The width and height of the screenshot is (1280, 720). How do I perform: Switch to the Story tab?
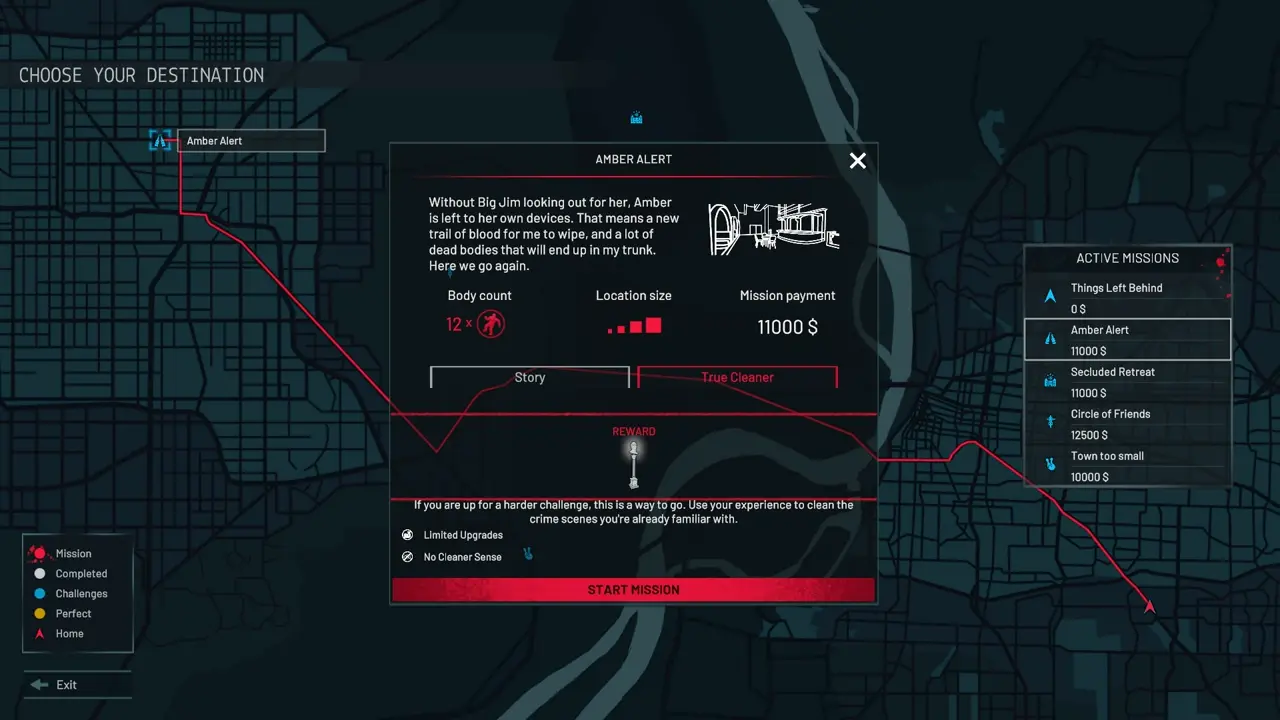530,378
